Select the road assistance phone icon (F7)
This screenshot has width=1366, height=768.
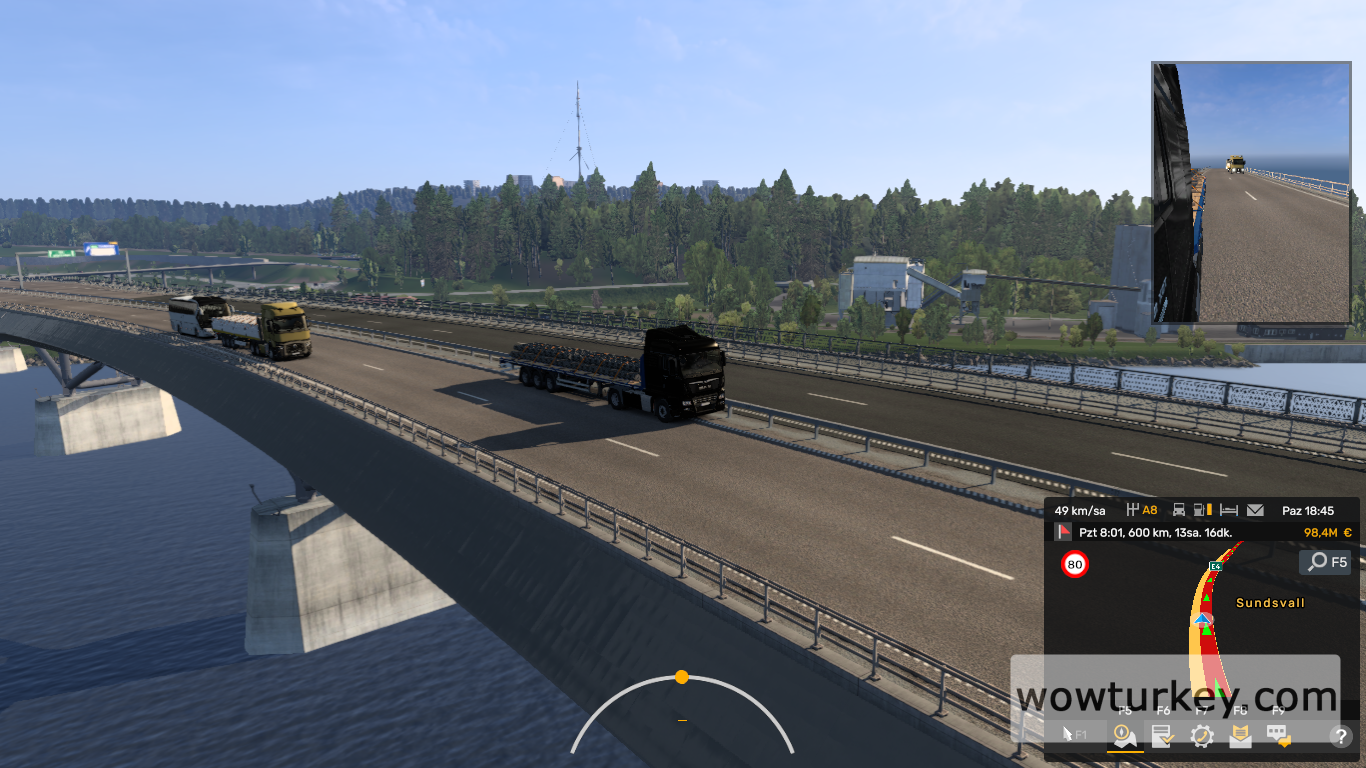pyautogui.click(x=1202, y=736)
